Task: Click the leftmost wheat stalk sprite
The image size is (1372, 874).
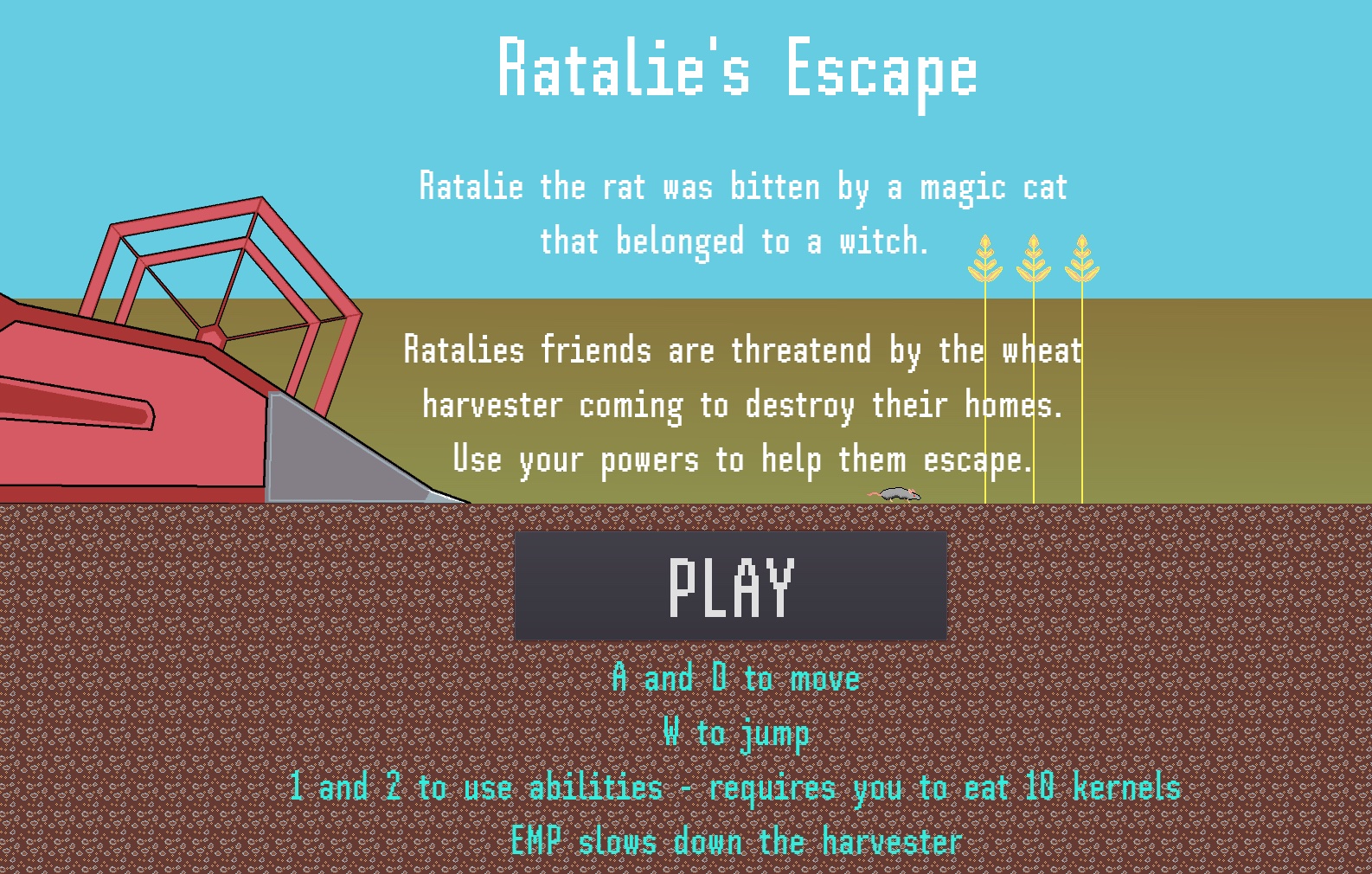Action: [985, 260]
